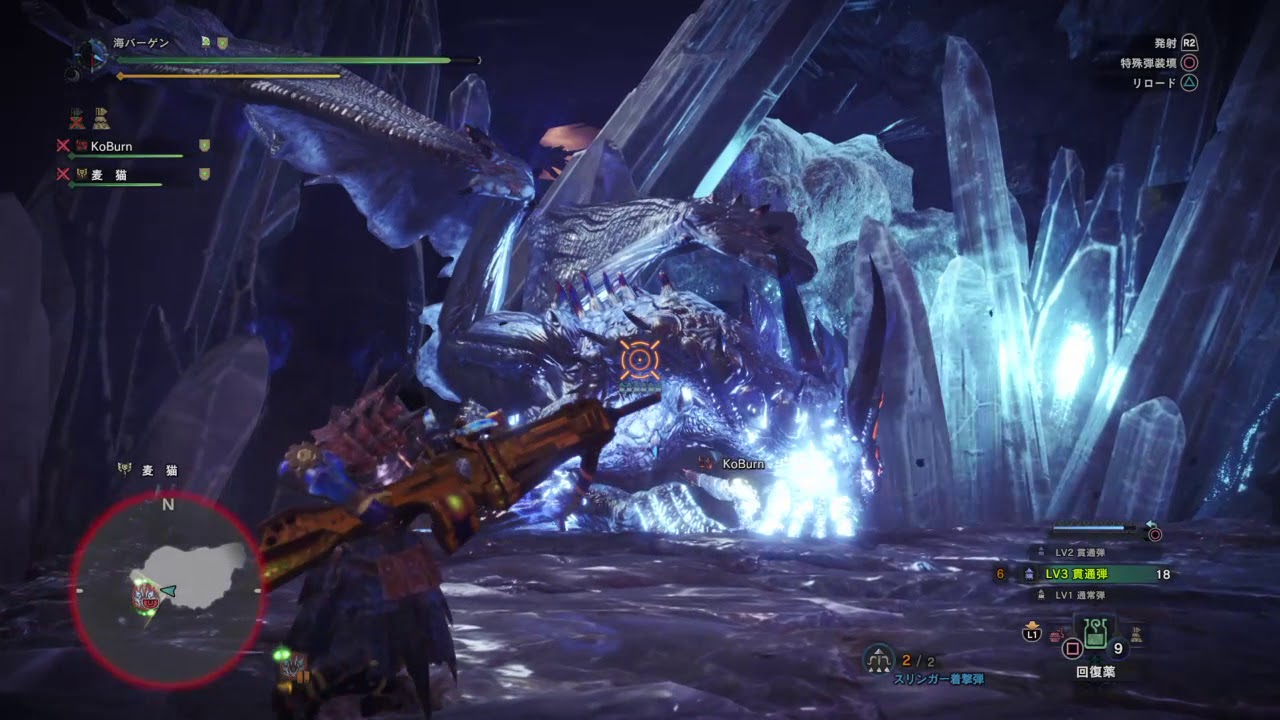Select the LV3 貫通弾 ammo entry
Image resolution: width=1280 pixels, height=720 pixels.
click(x=1090, y=574)
